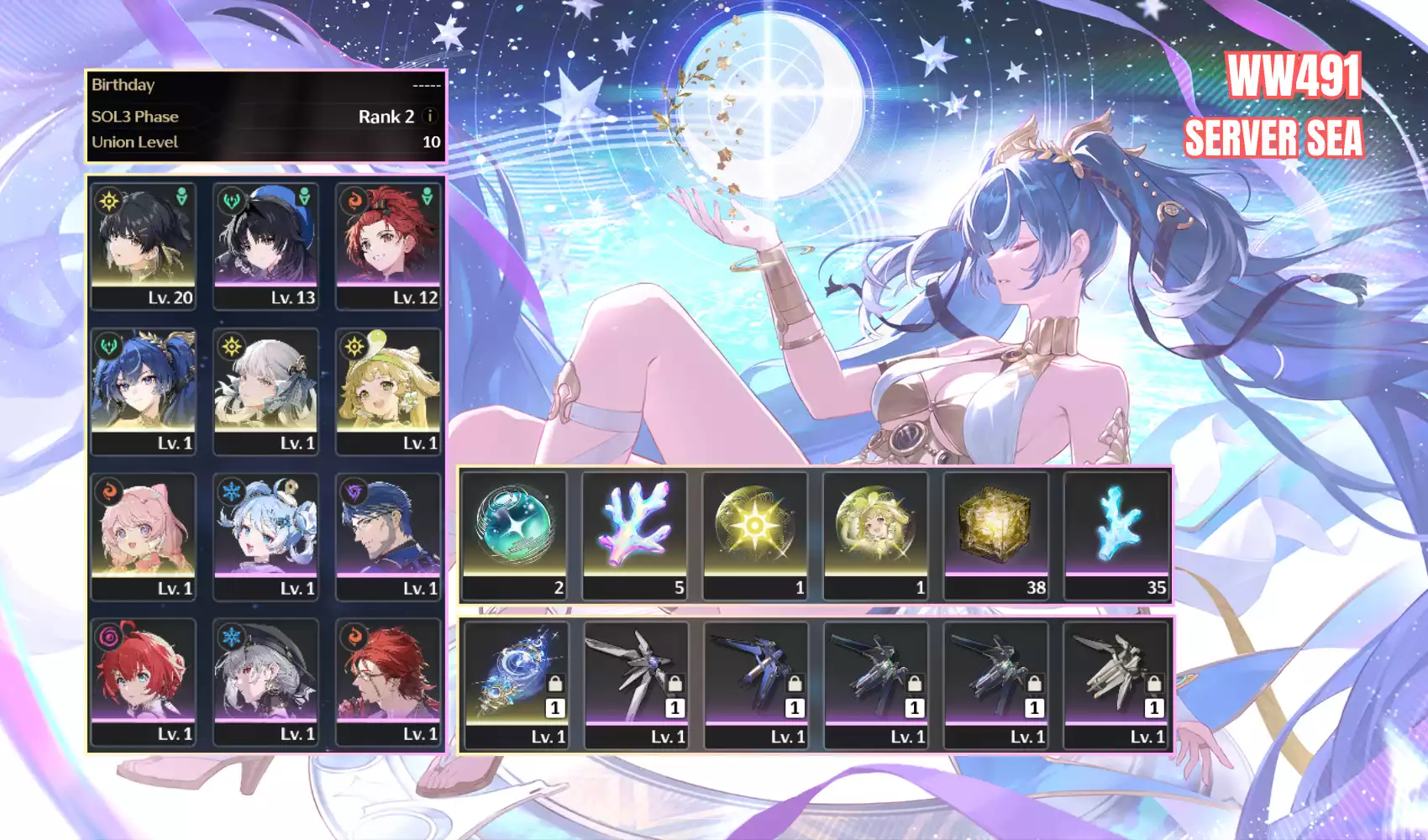Pick the blue twin-tailed character portrait
Image resolution: width=1428 pixels, height=840 pixels.
(x=144, y=391)
